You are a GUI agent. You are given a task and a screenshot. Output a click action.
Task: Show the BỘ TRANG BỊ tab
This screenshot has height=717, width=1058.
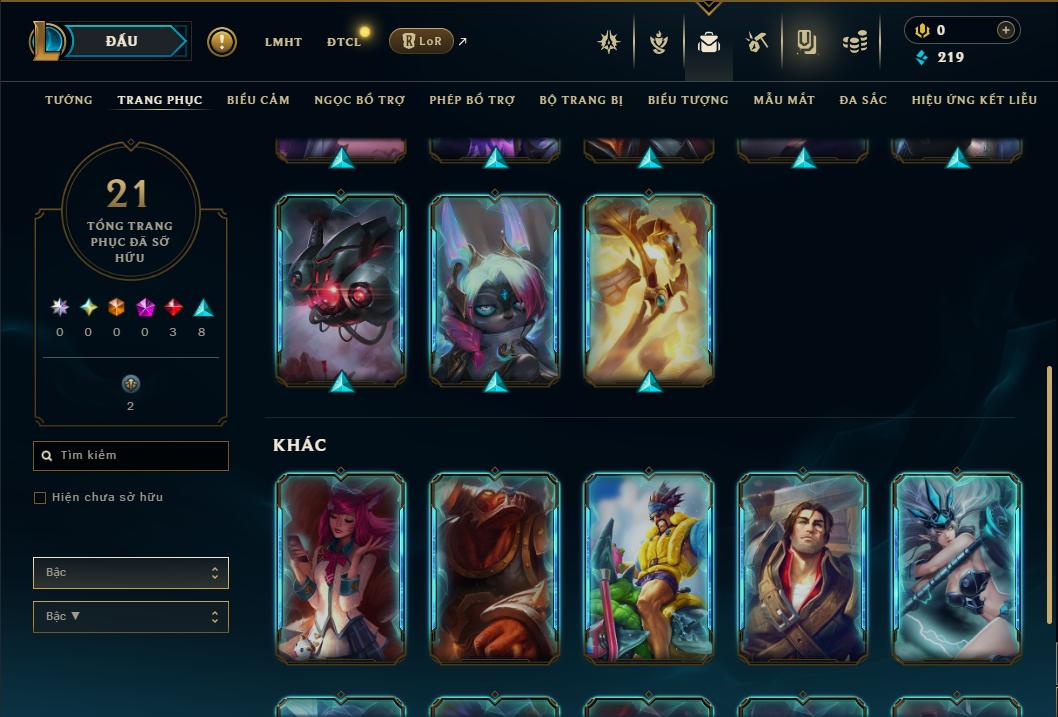coord(581,100)
